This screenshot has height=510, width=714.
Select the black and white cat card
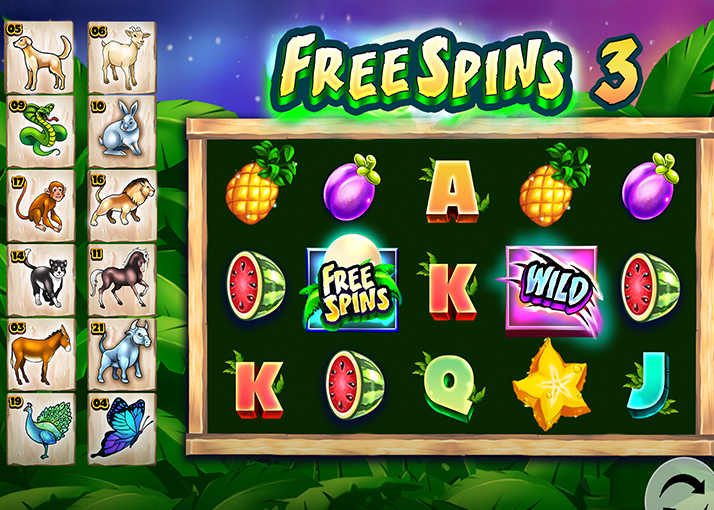coord(40,278)
